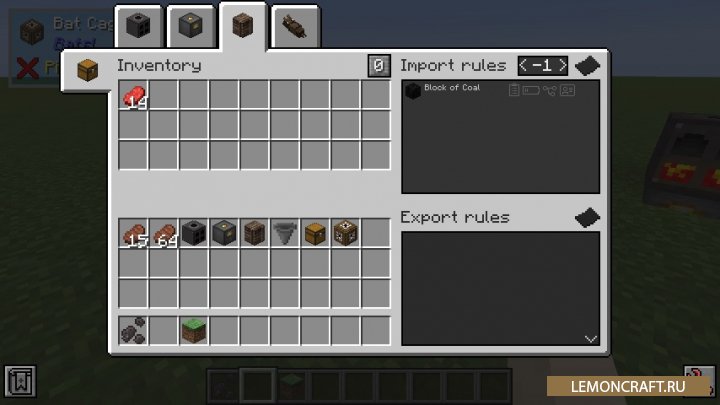Click the black icon next to Export rules
This screenshot has height=405, width=720.
tap(587, 217)
